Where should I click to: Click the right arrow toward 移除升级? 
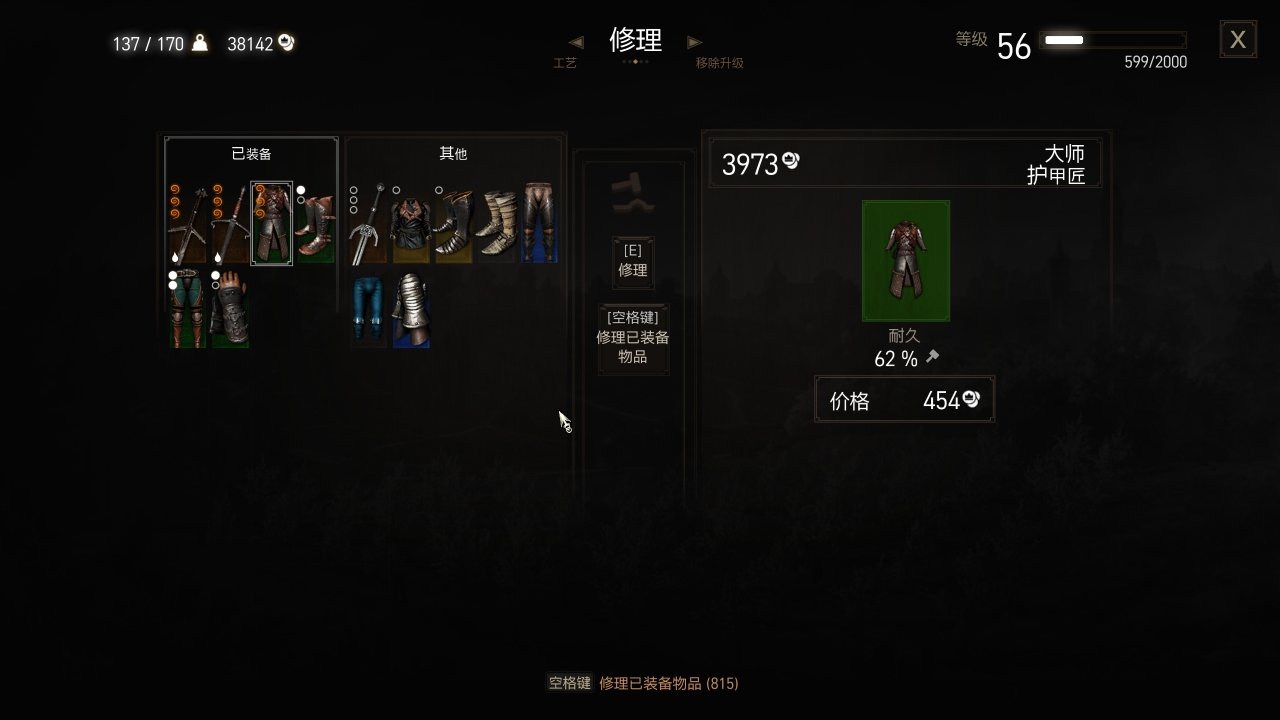(694, 42)
